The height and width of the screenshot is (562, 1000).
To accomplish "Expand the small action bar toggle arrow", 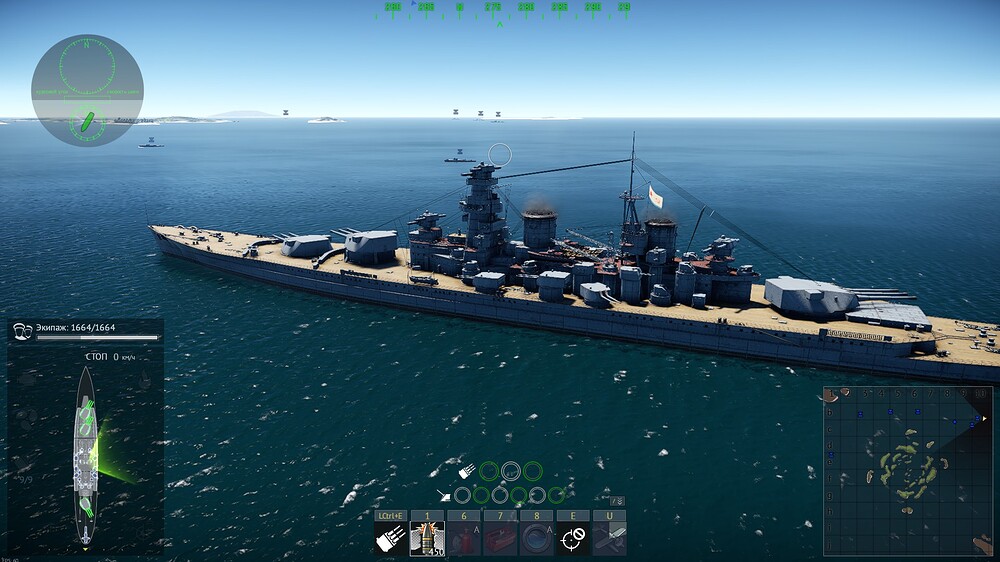I will (618, 501).
